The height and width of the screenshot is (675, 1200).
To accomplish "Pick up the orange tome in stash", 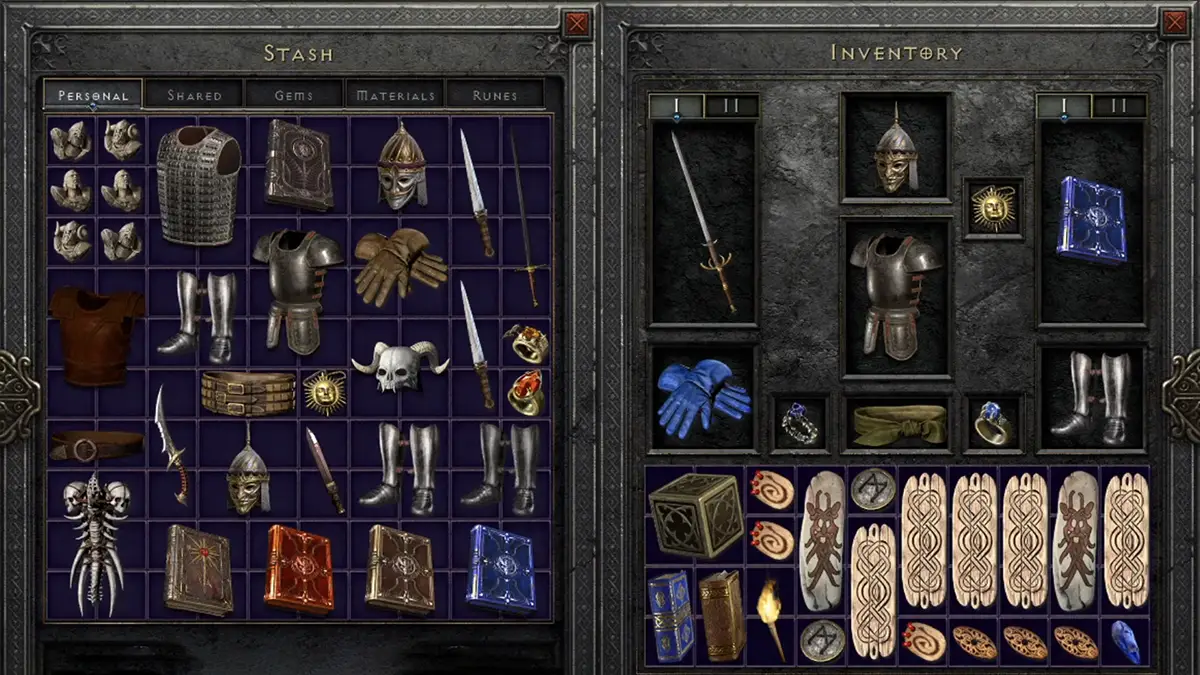I will coord(299,568).
